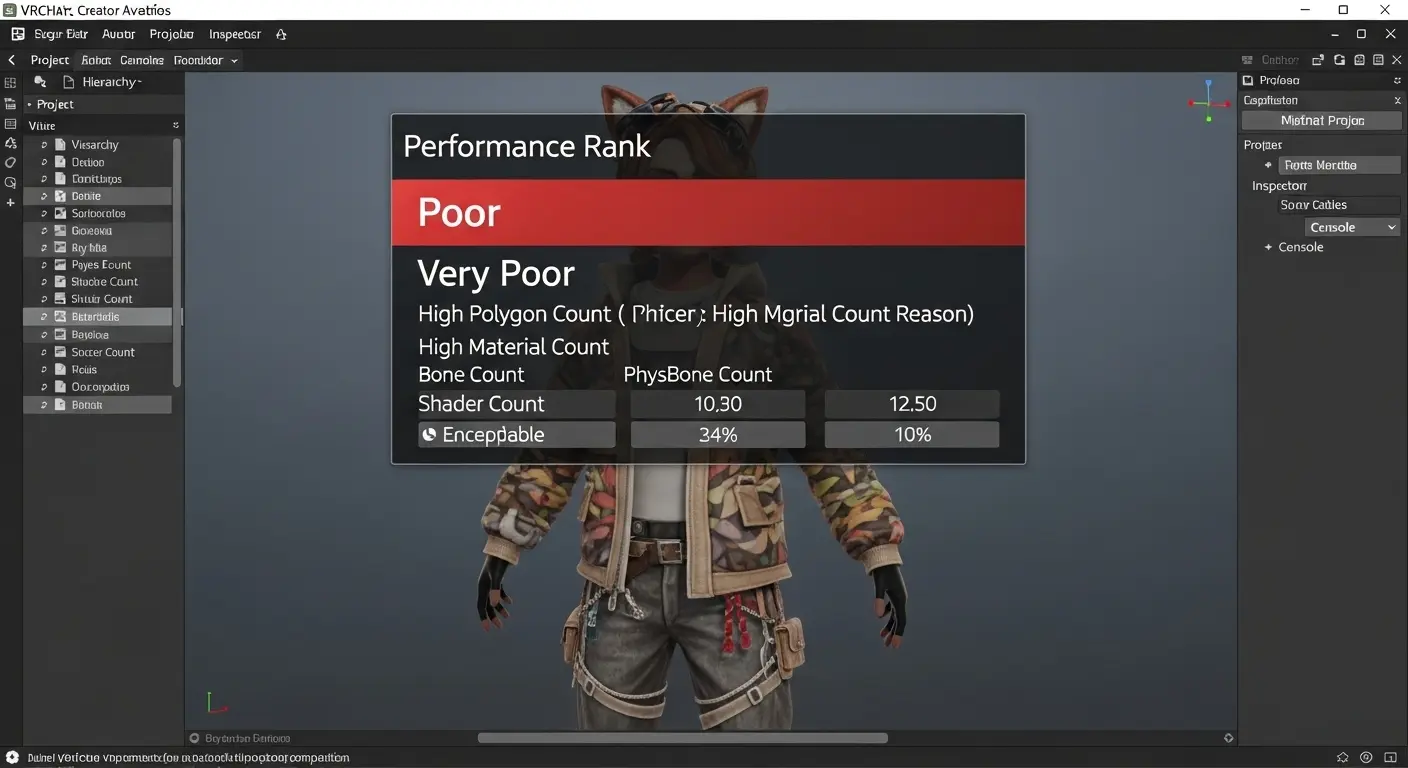Switch to the Project tab
The width and height of the screenshot is (1408, 768).
(49, 59)
